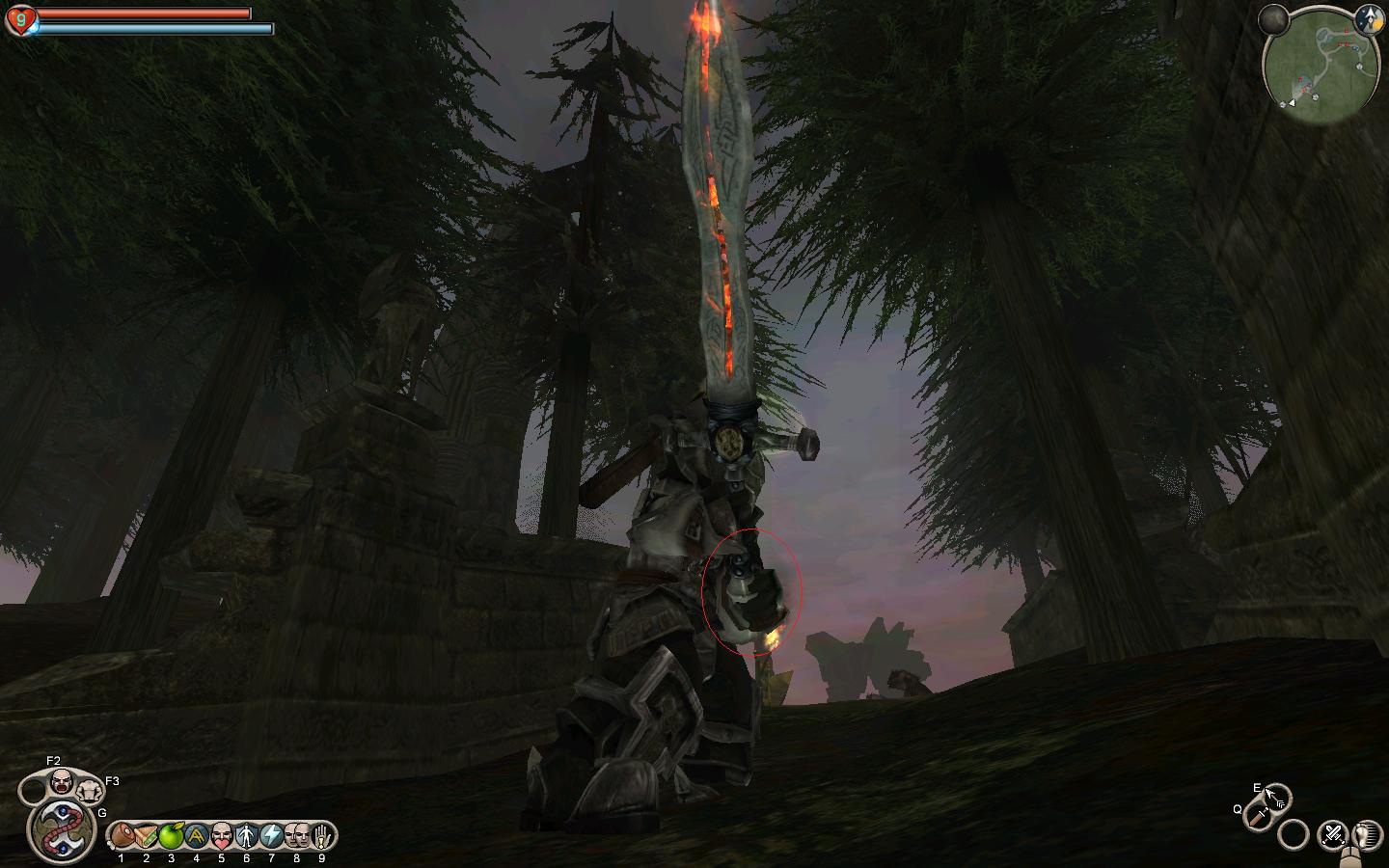Switch to the bow and arrow weapon
1389x868 pixels.
[1275, 798]
